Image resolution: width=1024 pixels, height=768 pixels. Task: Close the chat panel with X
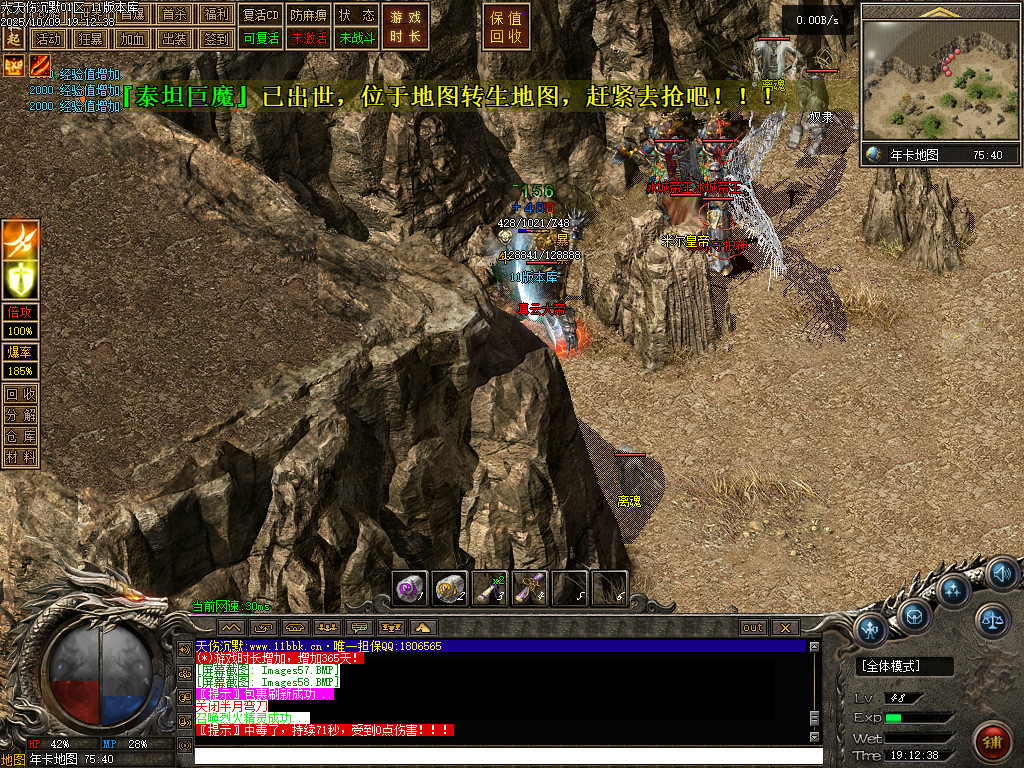pos(785,627)
